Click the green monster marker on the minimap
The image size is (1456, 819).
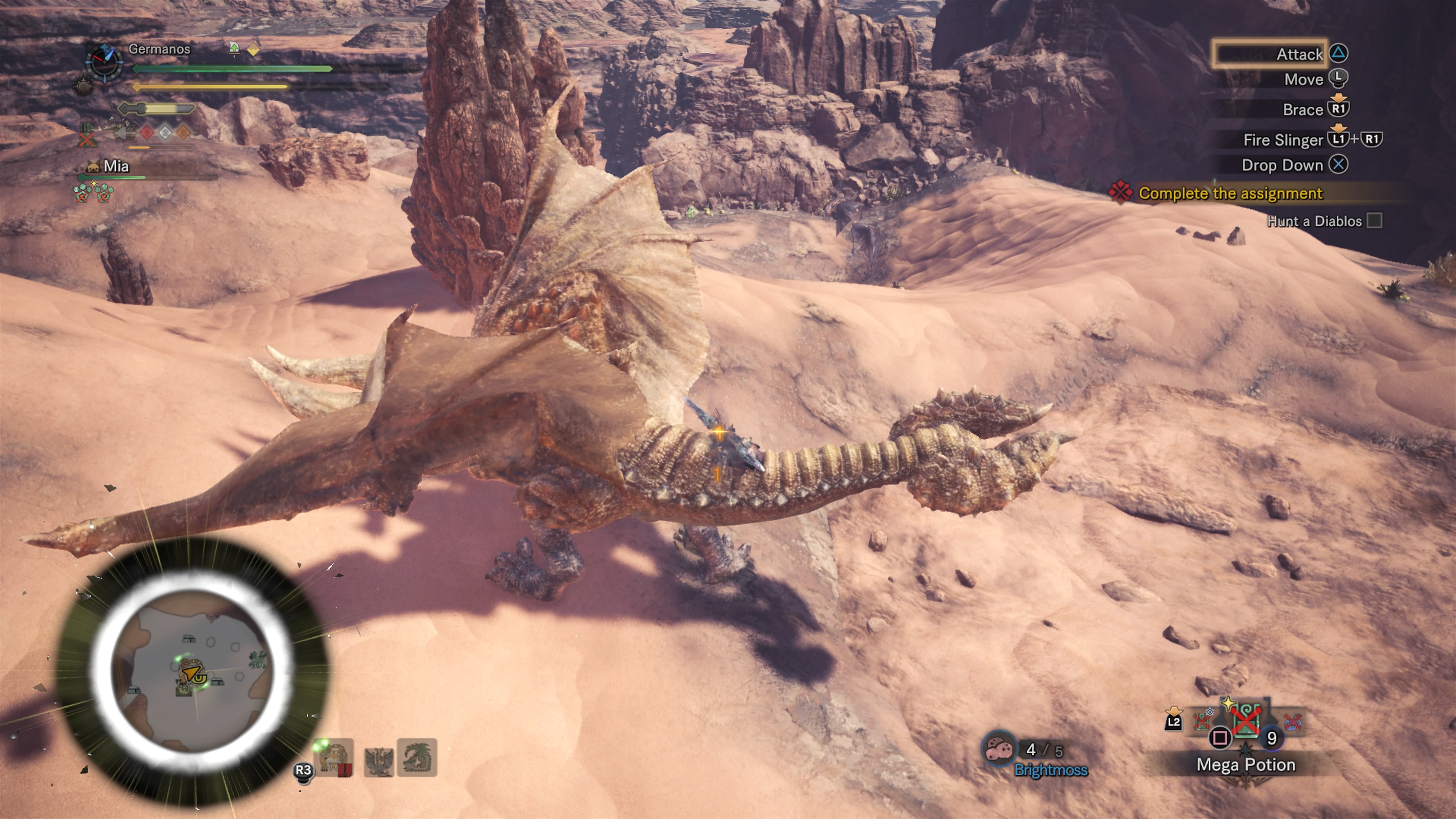pyautogui.click(x=257, y=660)
